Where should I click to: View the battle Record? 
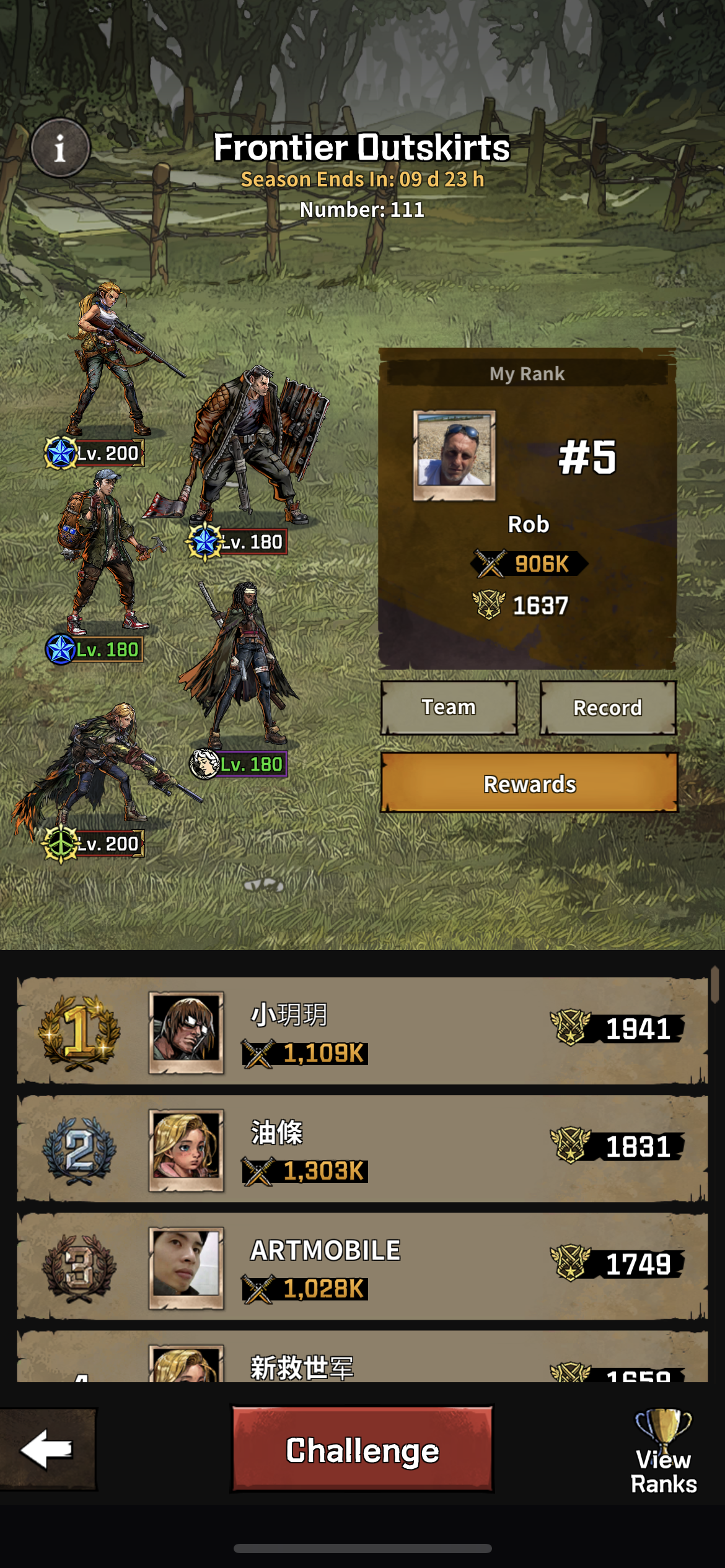click(x=607, y=707)
